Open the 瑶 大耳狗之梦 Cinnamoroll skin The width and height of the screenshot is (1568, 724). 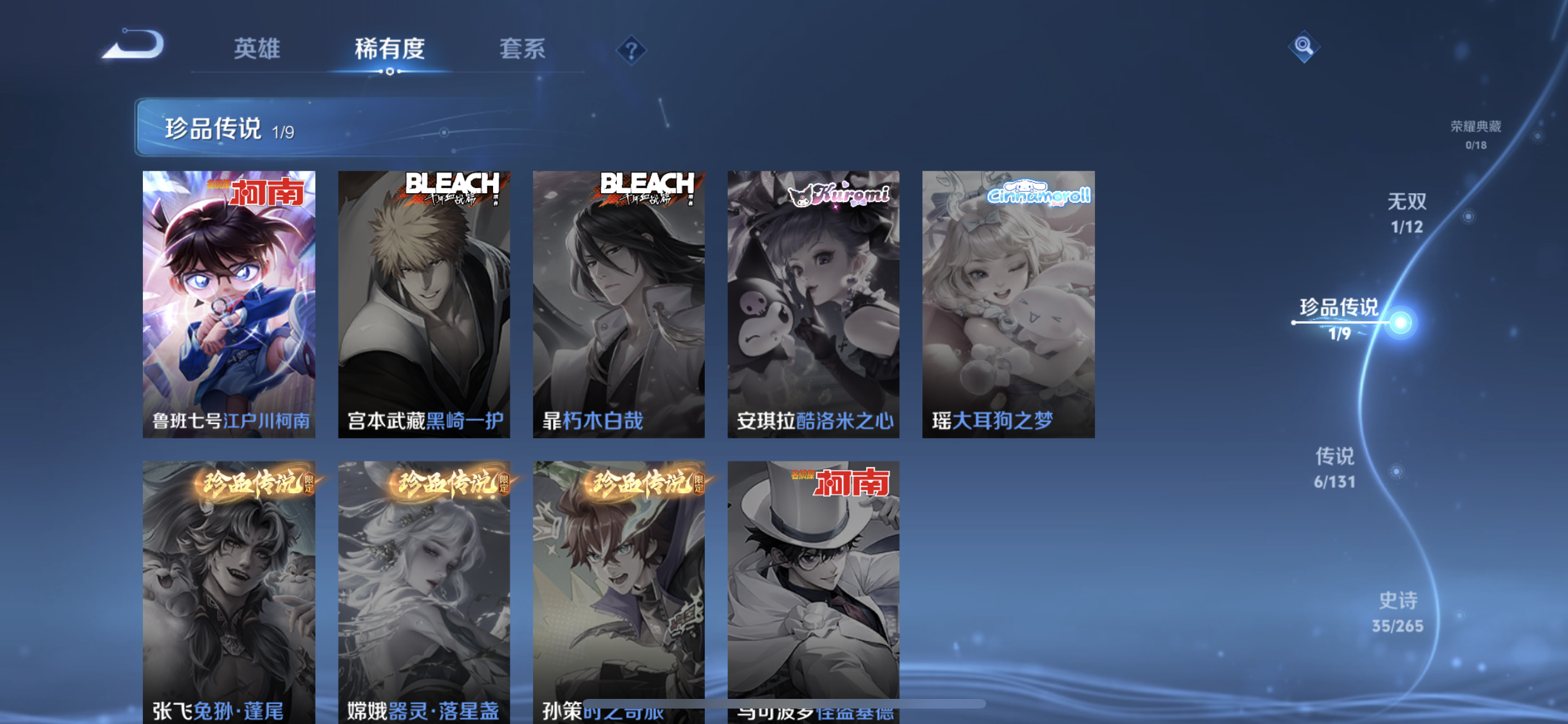tap(1007, 302)
